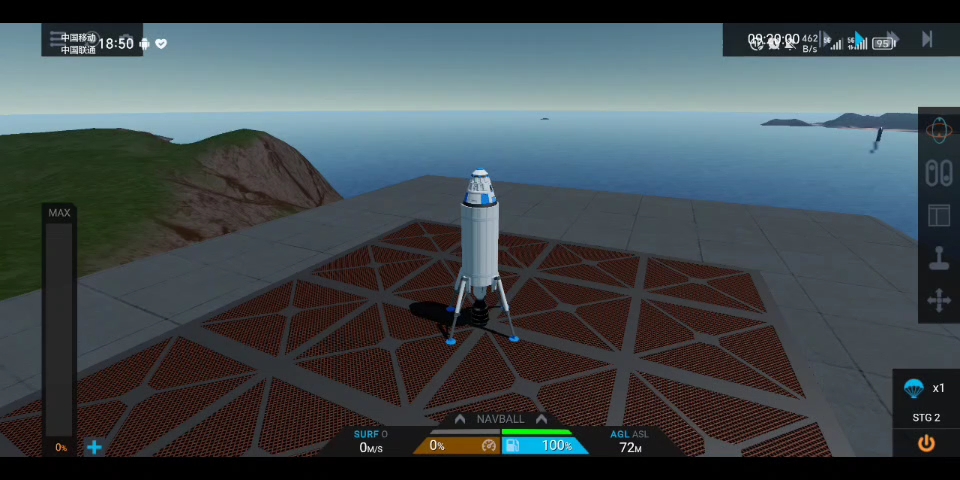
Task: Toggle the SURF velocity readout mode
Action: tap(370, 434)
